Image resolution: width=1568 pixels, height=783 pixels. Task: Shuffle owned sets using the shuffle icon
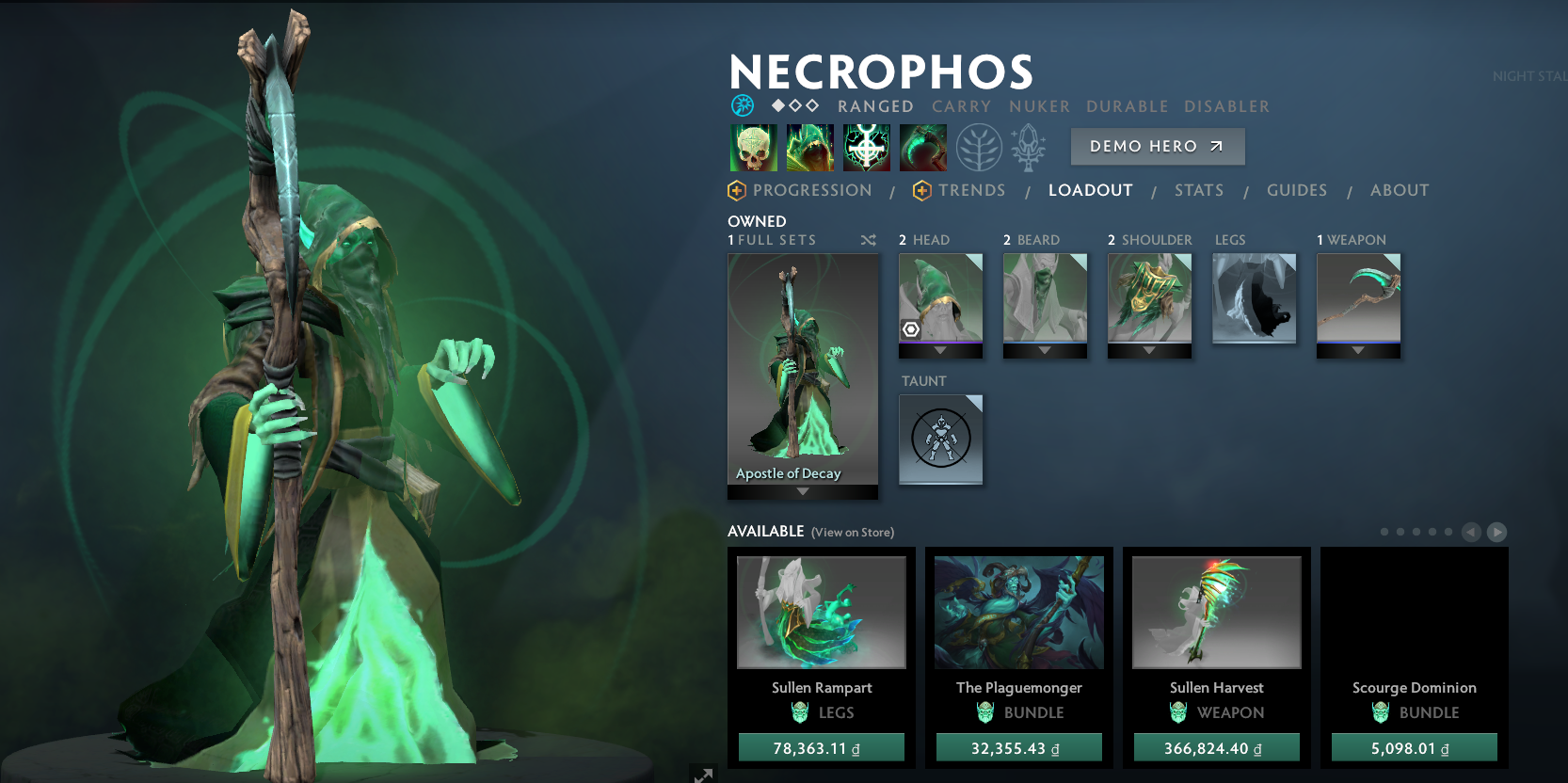868,240
